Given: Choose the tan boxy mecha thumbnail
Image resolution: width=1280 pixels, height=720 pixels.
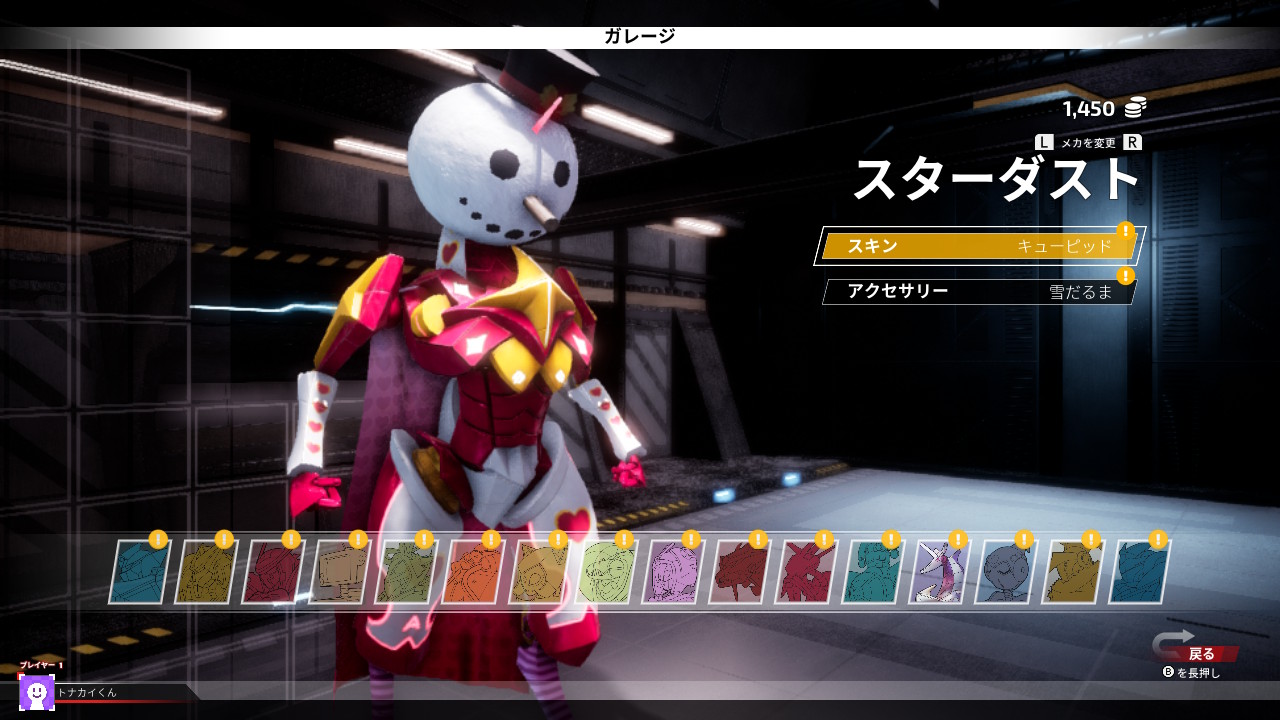Looking at the screenshot, I should [339, 573].
